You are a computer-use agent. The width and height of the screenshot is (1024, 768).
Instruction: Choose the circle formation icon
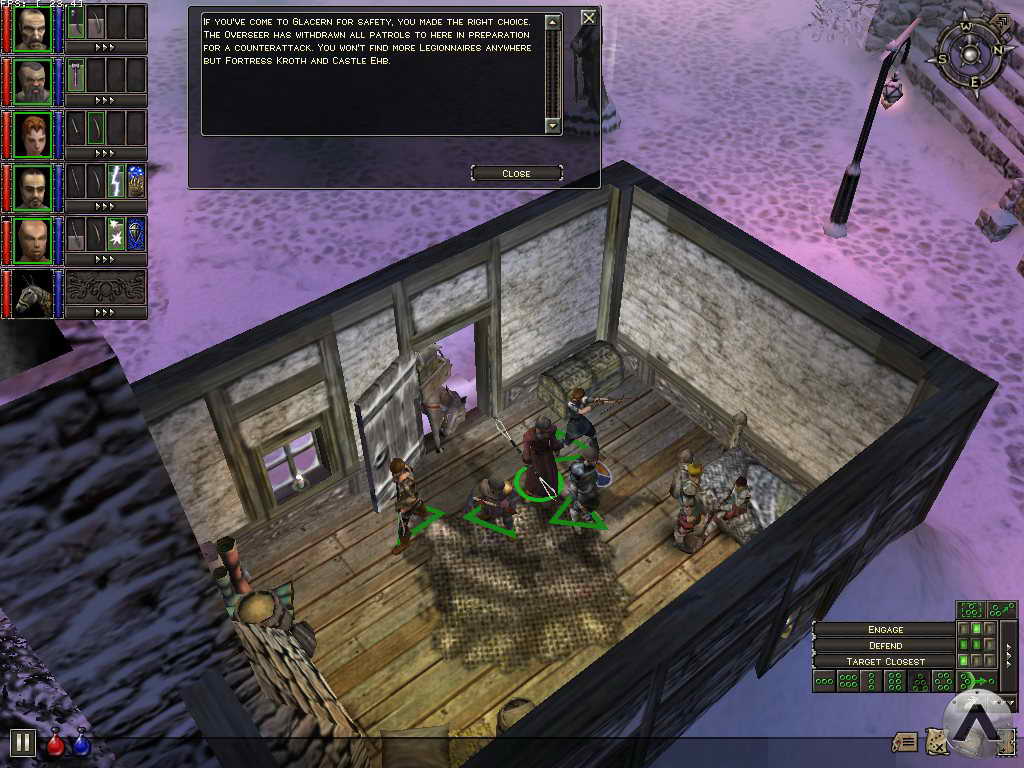(942, 682)
